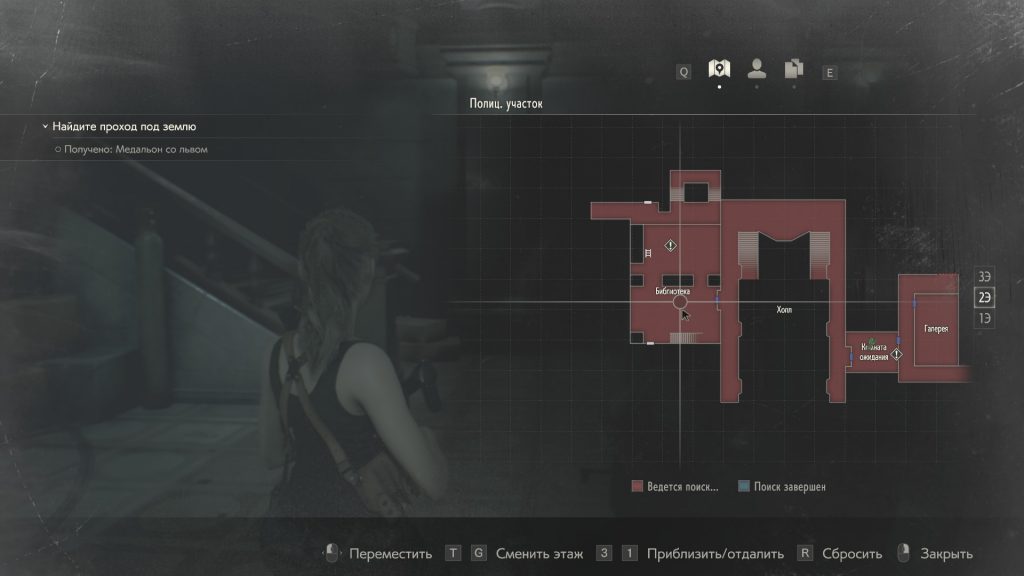This screenshot has width=1024, height=576.
Task: Select floor 3Э on the floor selector
Action: pos(985,276)
